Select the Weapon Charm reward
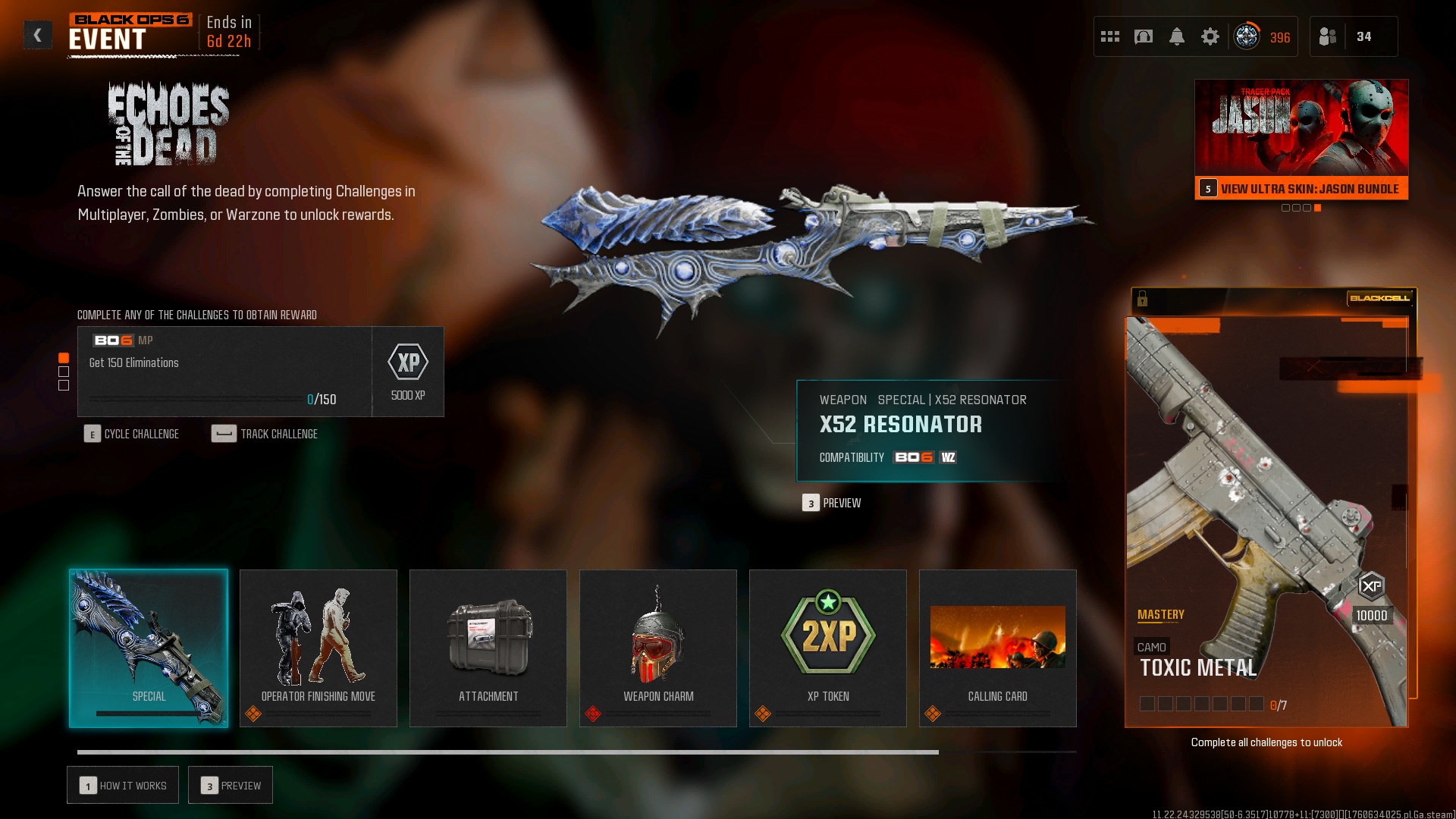This screenshot has width=1456, height=819. pyautogui.click(x=658, y=648)
